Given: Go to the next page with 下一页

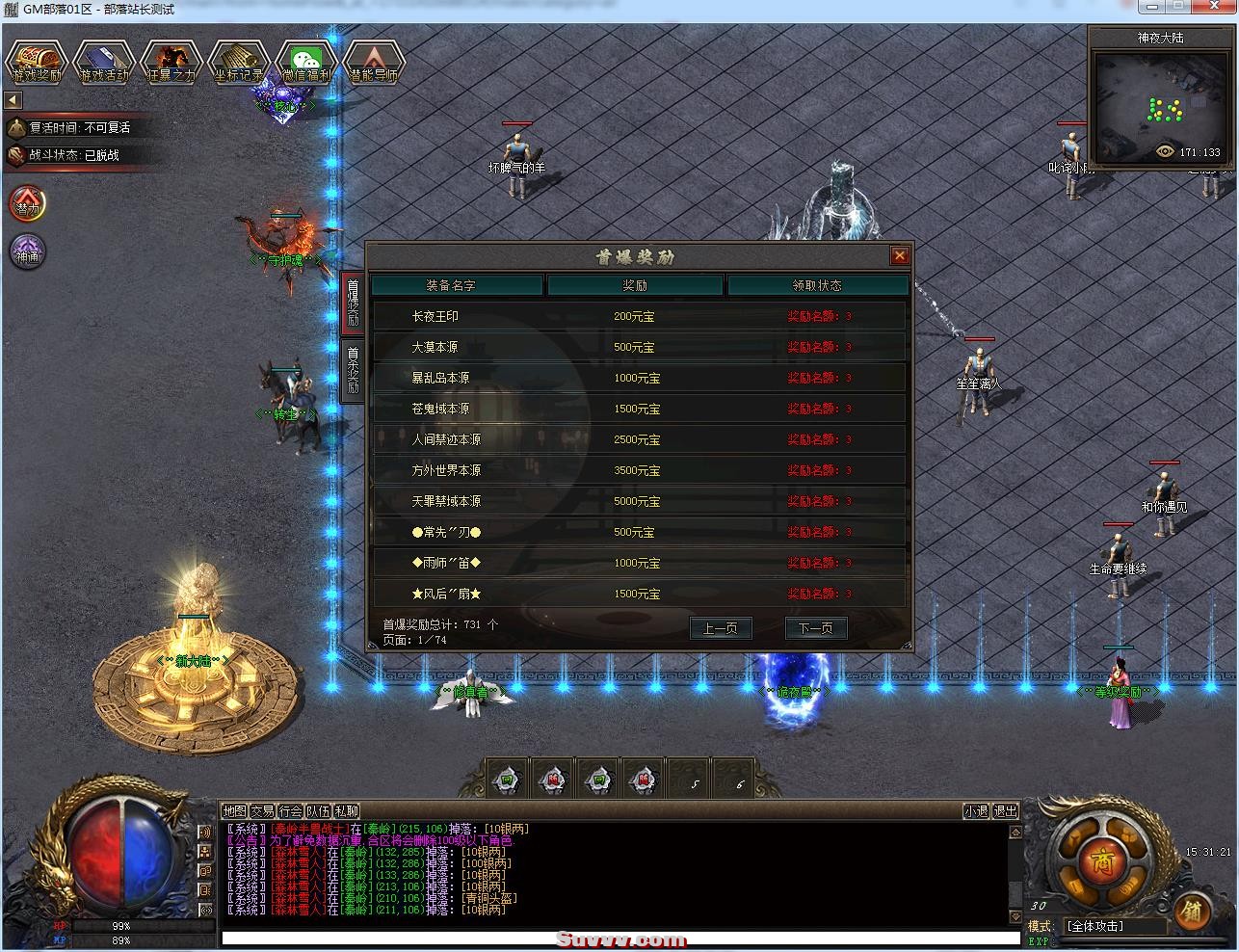Looking at the screenshot, I should click(815, 628).
